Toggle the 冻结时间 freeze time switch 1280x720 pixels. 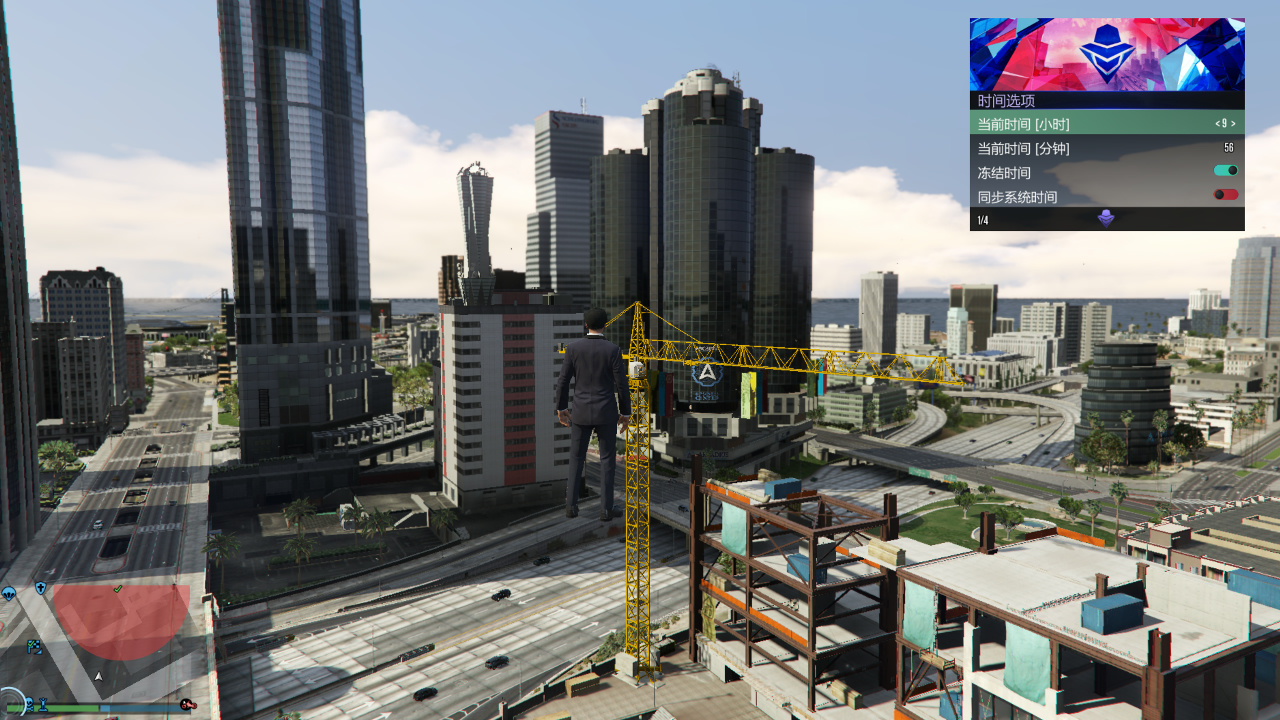[x=1225, y=171]
